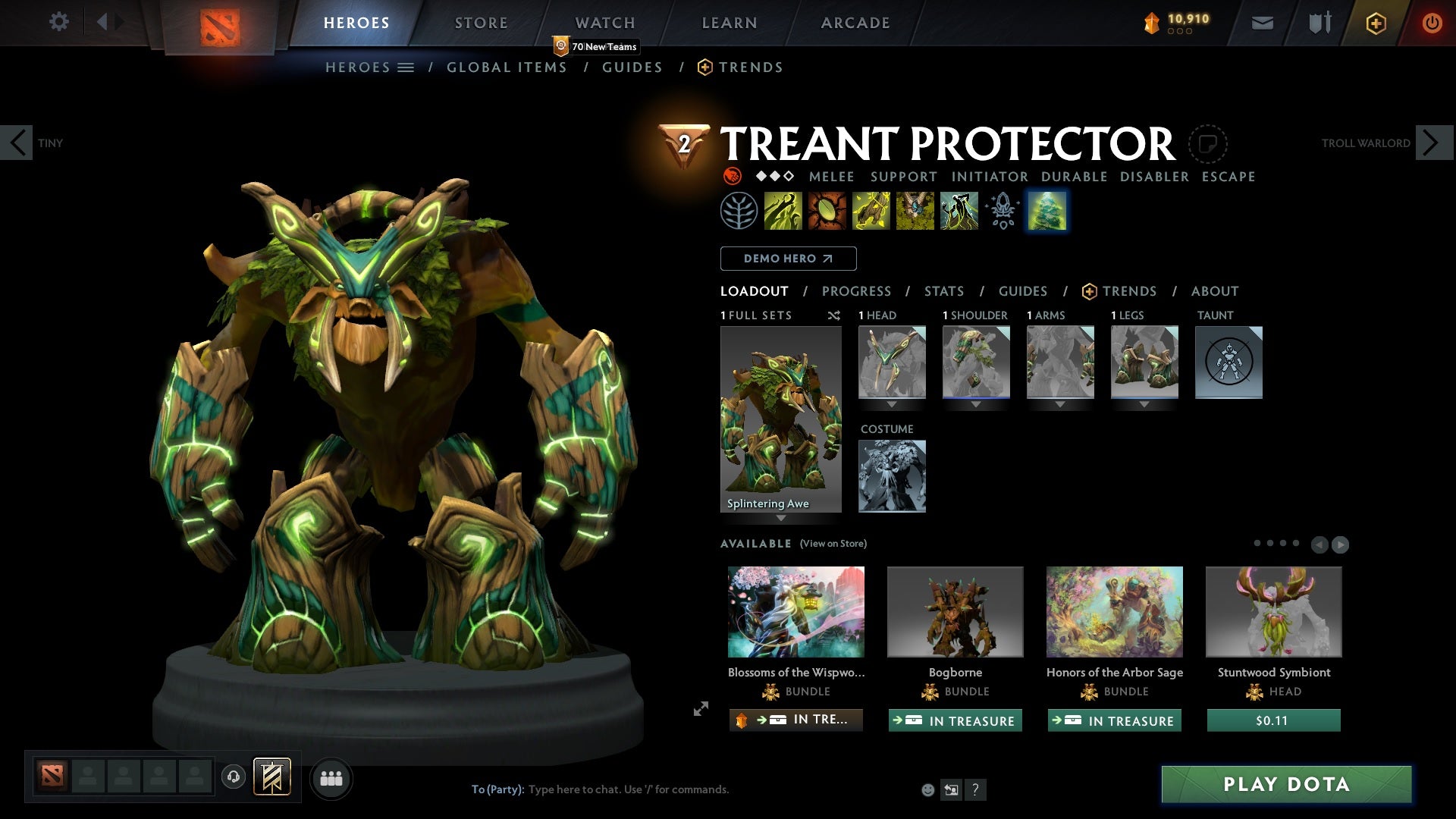
Task: Click the View on Store link
Action: pyautogui.click(x=833, y=544)
